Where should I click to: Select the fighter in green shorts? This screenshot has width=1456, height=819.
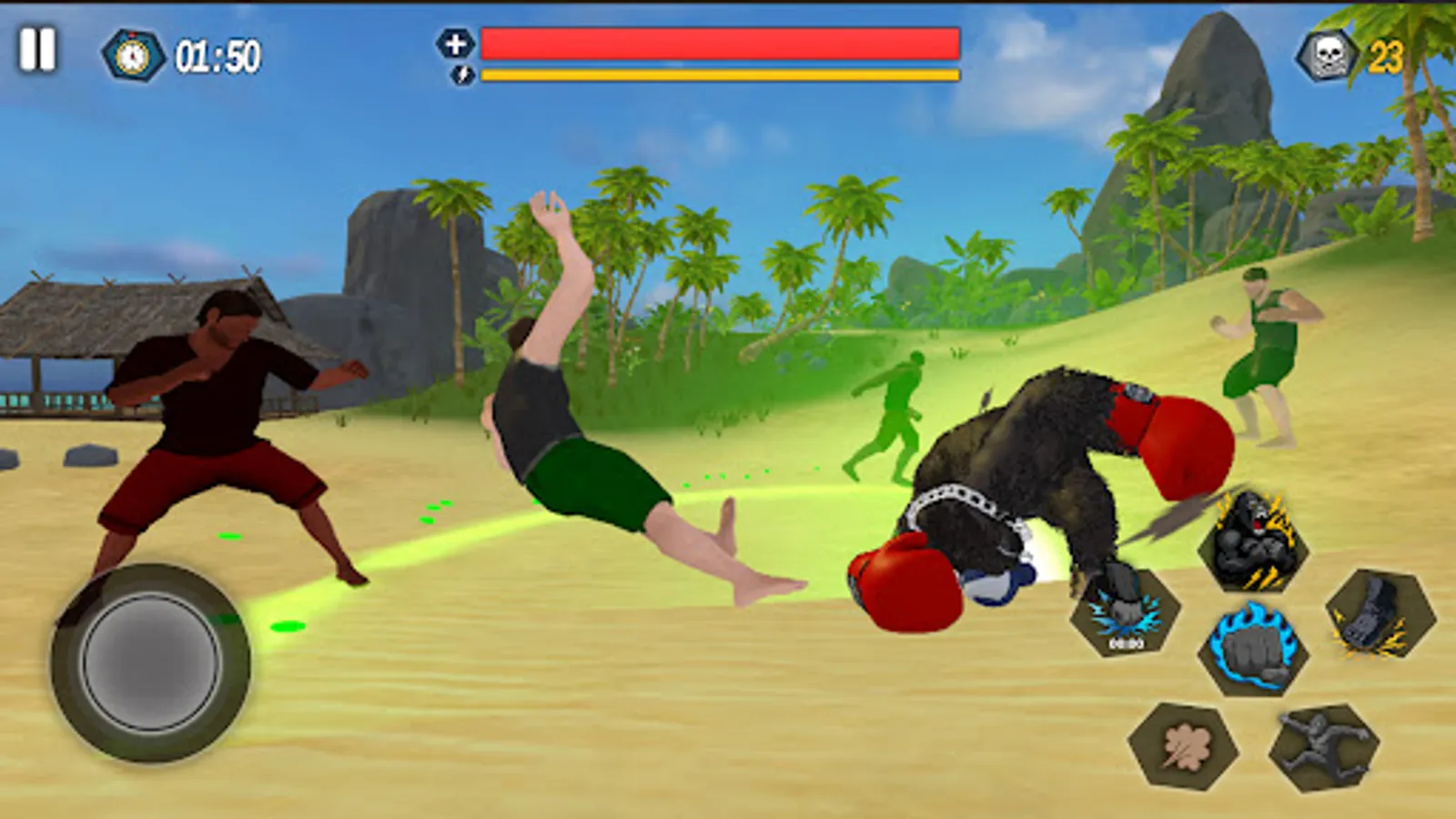pyautogui.click(x=1265, y=355)
